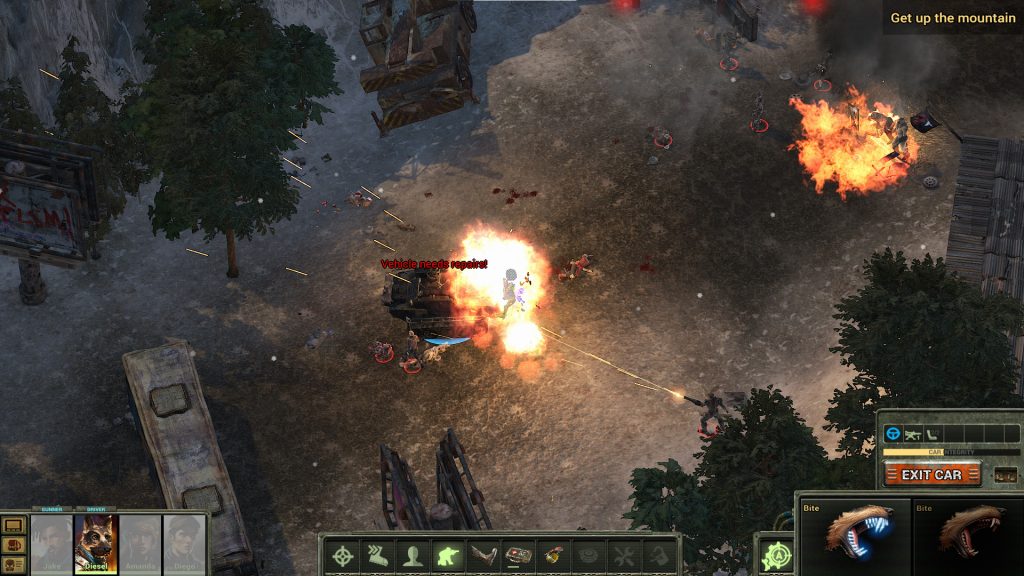Select Diesel's dog portrait

pyautogui.click(x=96, y=544)
